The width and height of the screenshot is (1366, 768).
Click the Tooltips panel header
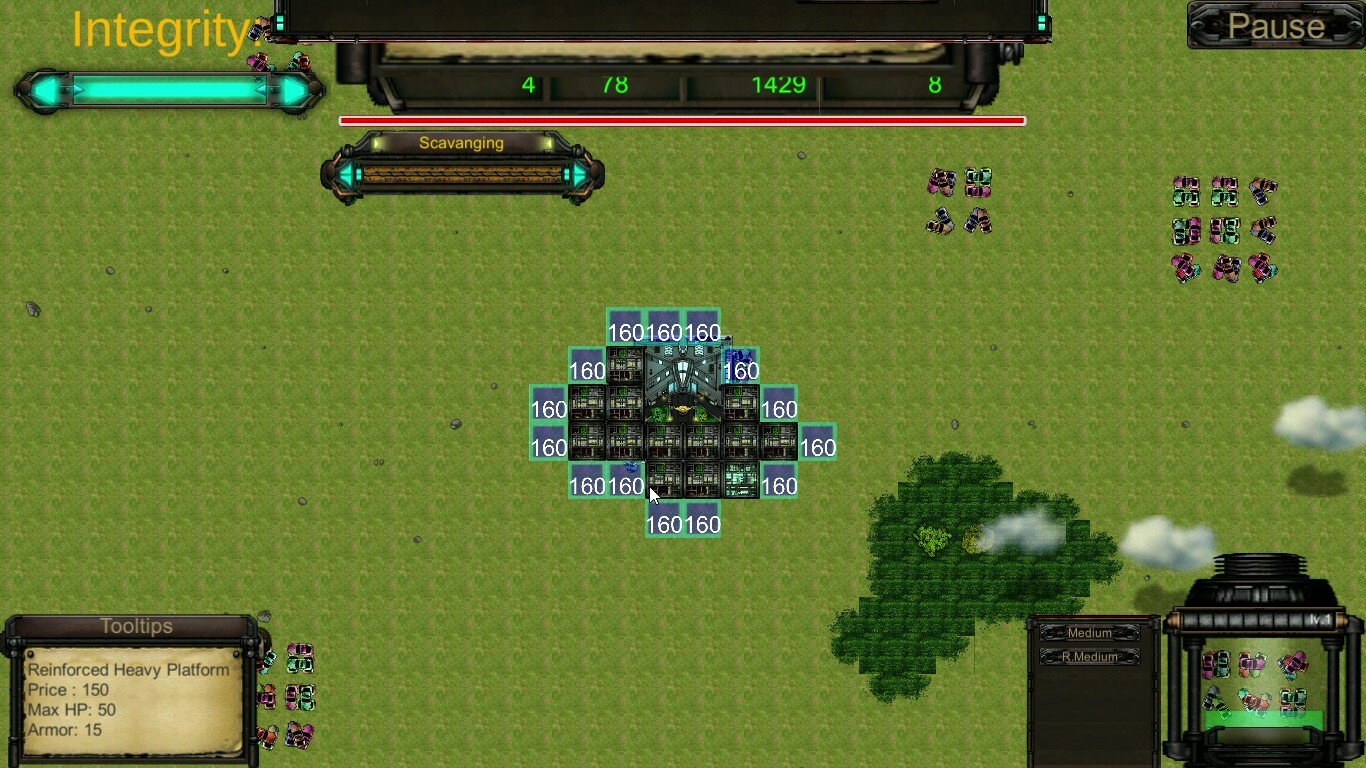136,626
